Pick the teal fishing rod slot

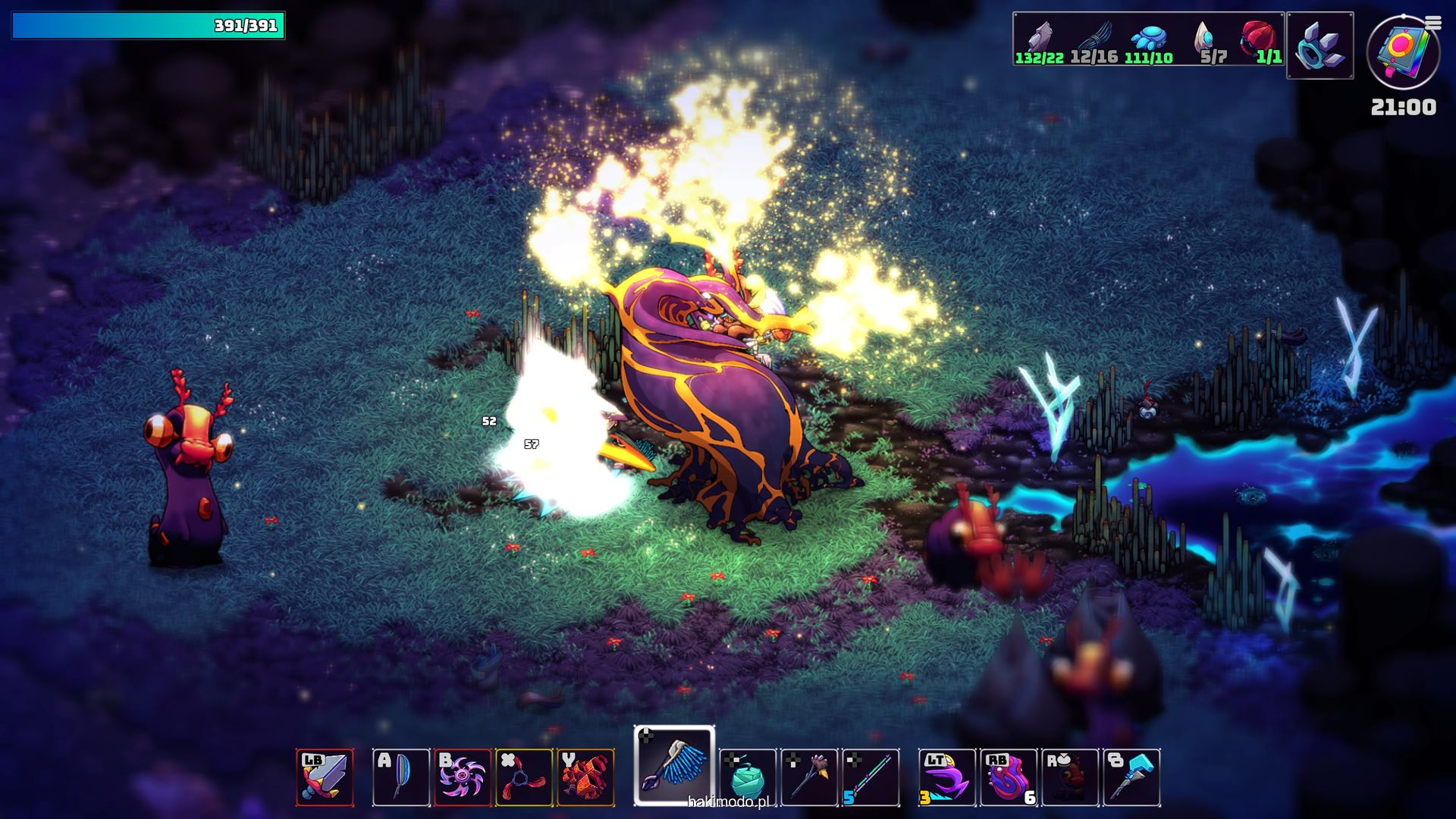coord(871,777)
